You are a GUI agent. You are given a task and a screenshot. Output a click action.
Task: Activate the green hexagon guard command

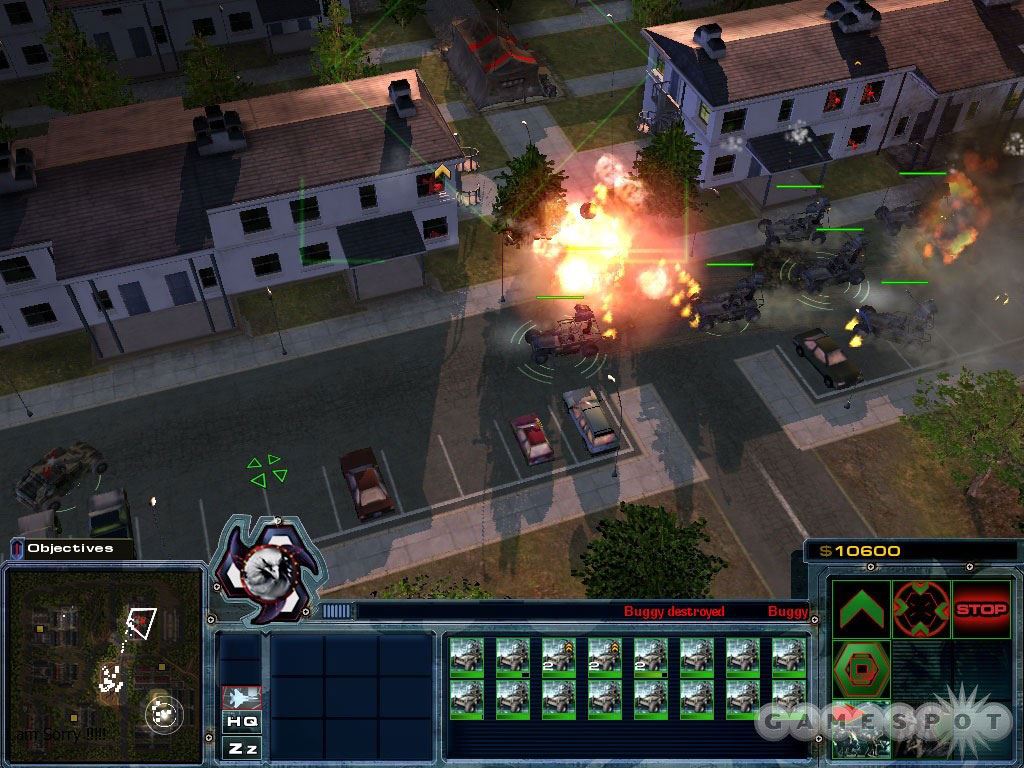point(860,669)
